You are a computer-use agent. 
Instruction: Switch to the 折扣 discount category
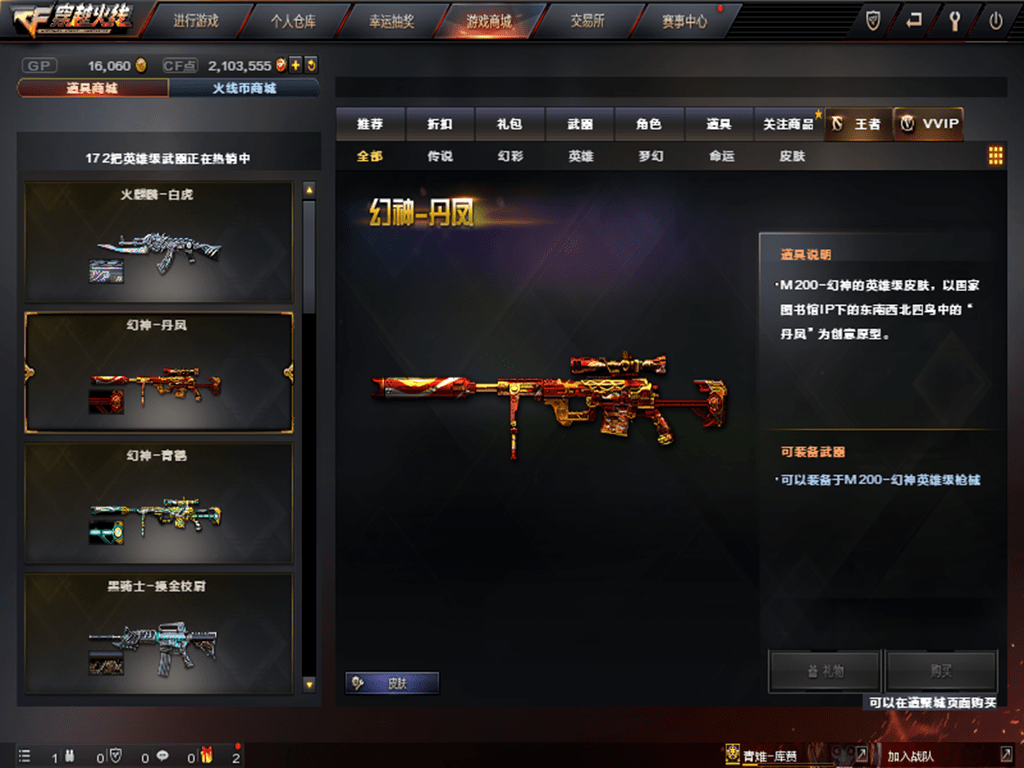coord(440,125)
